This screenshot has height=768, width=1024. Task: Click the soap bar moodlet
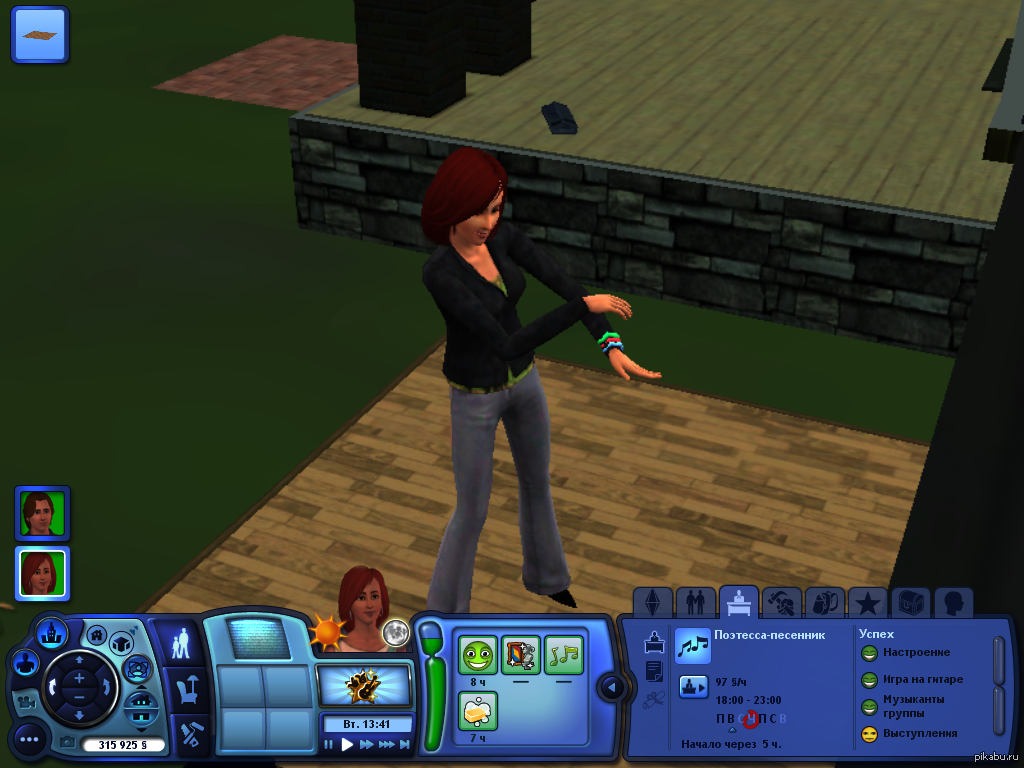click(477, 710)
